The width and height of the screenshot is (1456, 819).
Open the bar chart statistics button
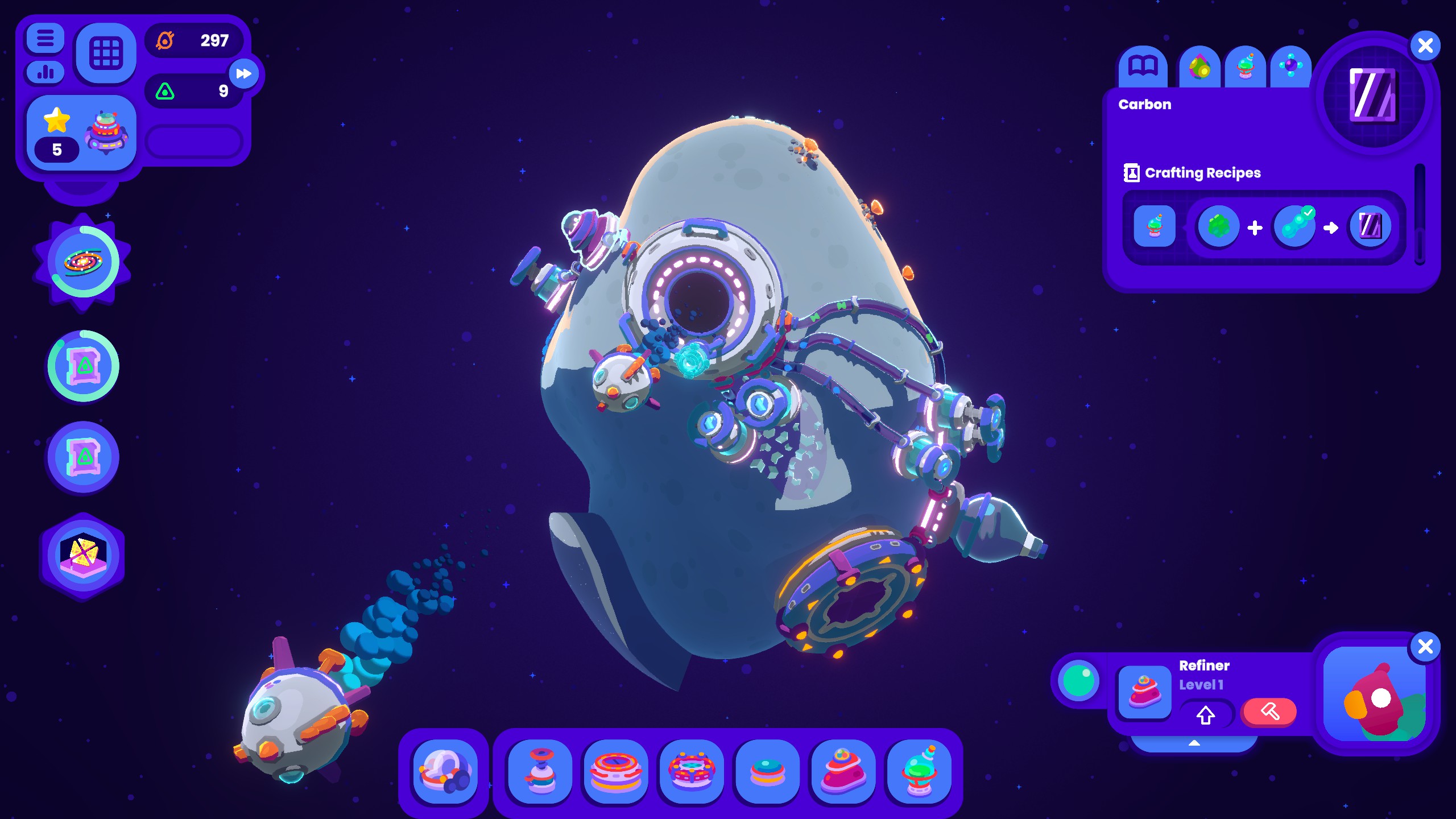[45, 72]
